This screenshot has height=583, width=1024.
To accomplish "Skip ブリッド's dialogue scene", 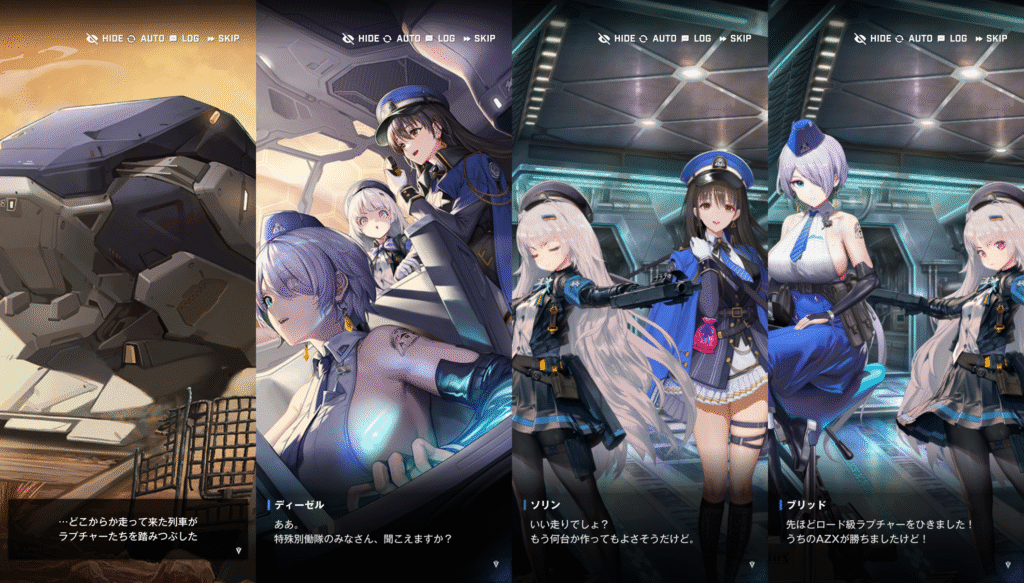I will point(996,38).
